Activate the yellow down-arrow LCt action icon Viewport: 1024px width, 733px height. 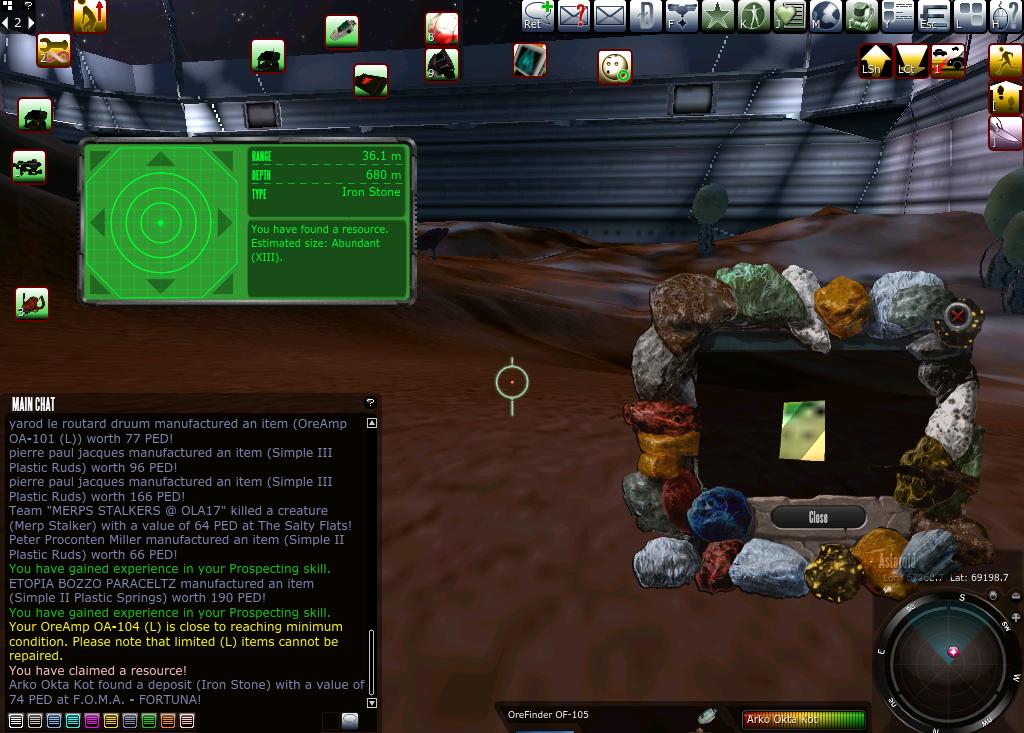tap(911, 60)
